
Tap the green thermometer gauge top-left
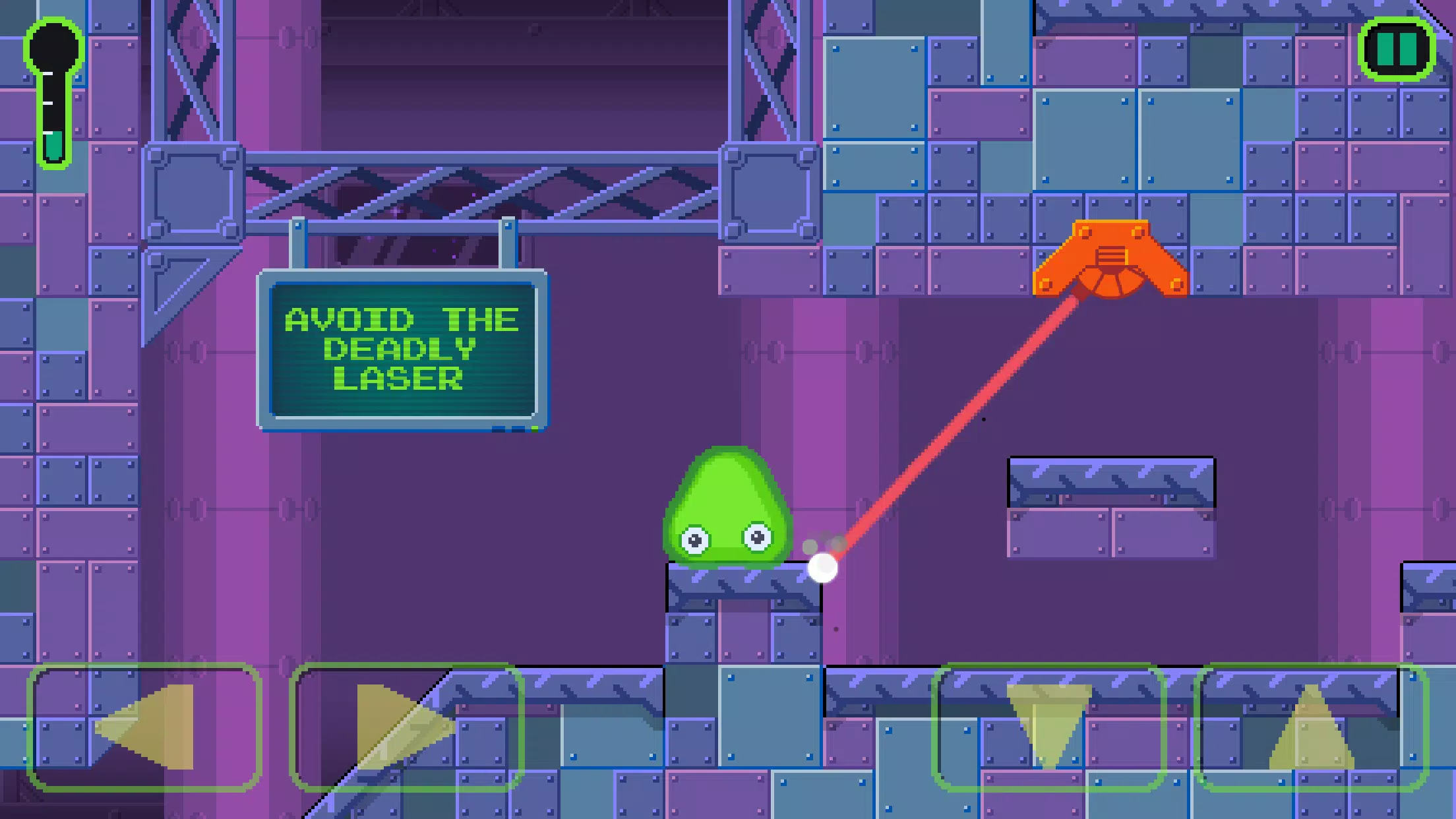pyautogui.click(x=55, y=92)
